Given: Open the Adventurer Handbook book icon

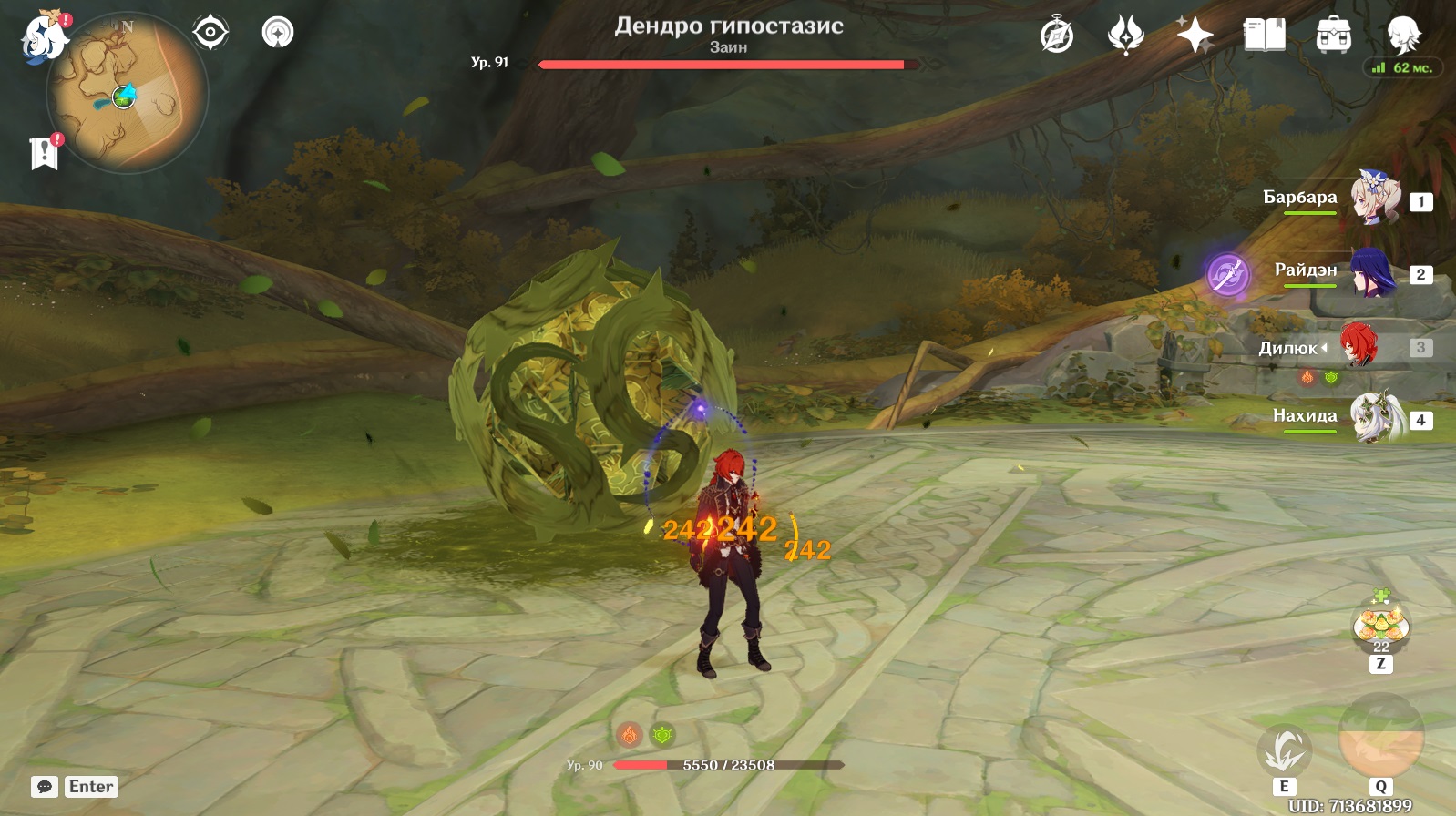Looking at the screenshot, I should (1264, 36).
